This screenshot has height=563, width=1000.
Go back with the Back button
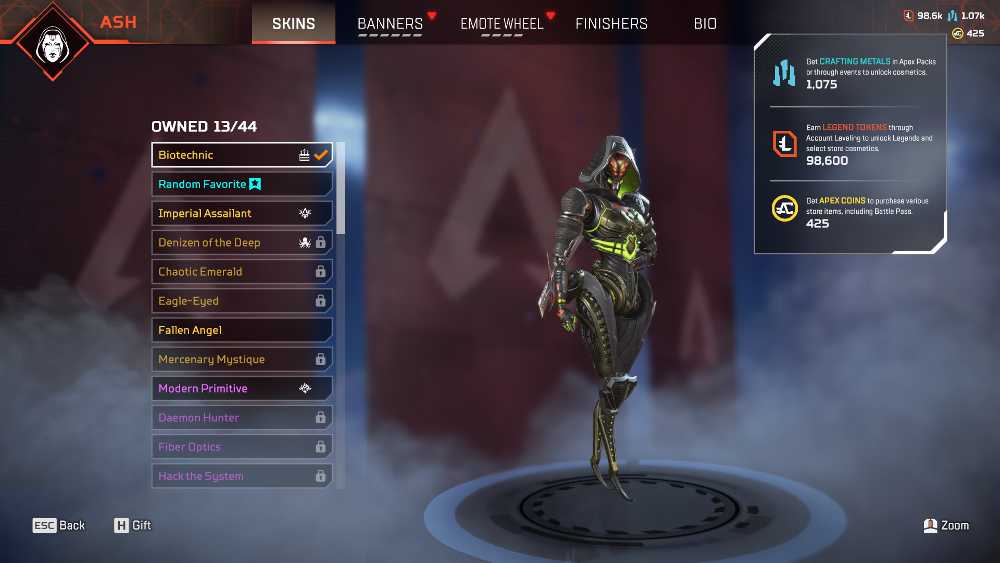coord(59,525)
